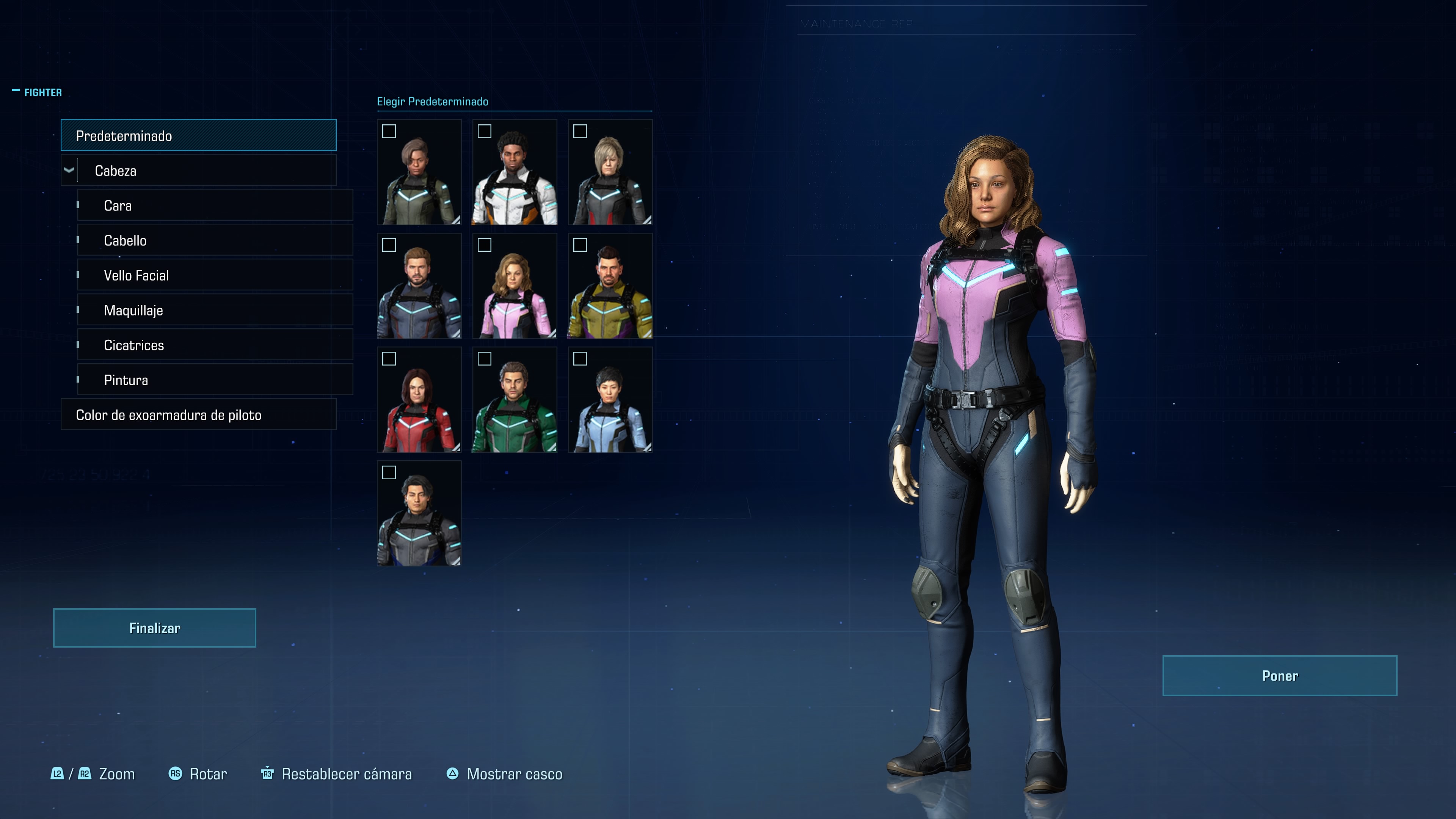Choose the white-jacket afro-haired pilot preset
The image size is (1456, 819).
[x=515, y=173]
